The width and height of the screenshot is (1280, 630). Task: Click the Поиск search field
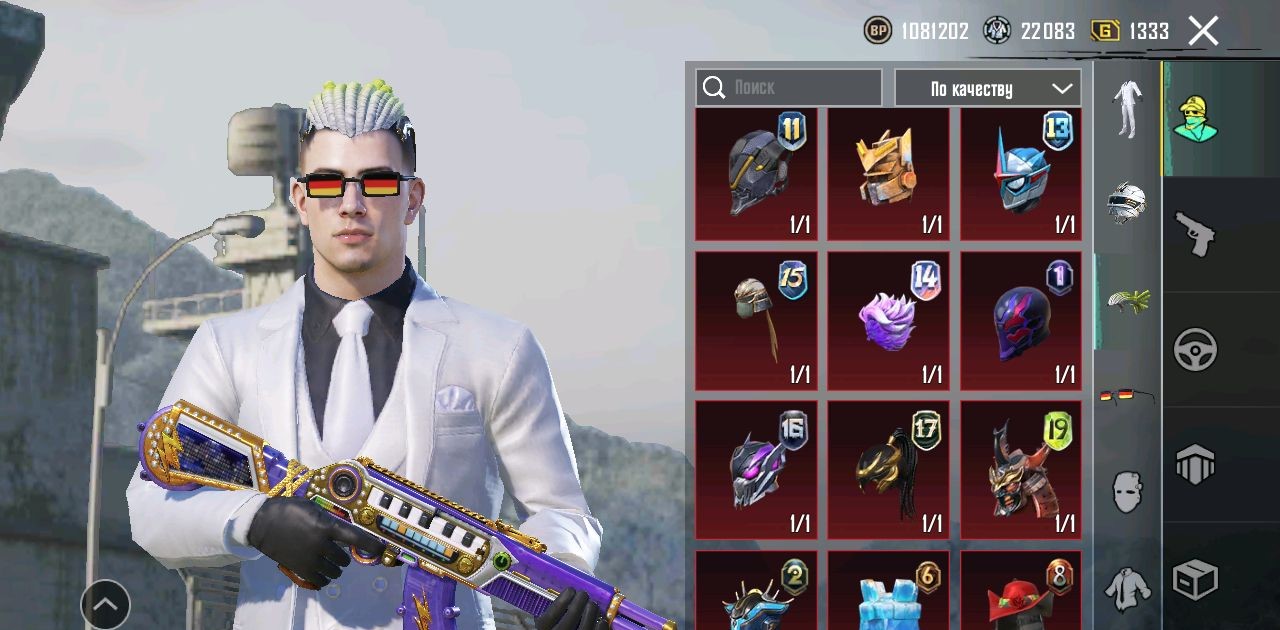790,88
